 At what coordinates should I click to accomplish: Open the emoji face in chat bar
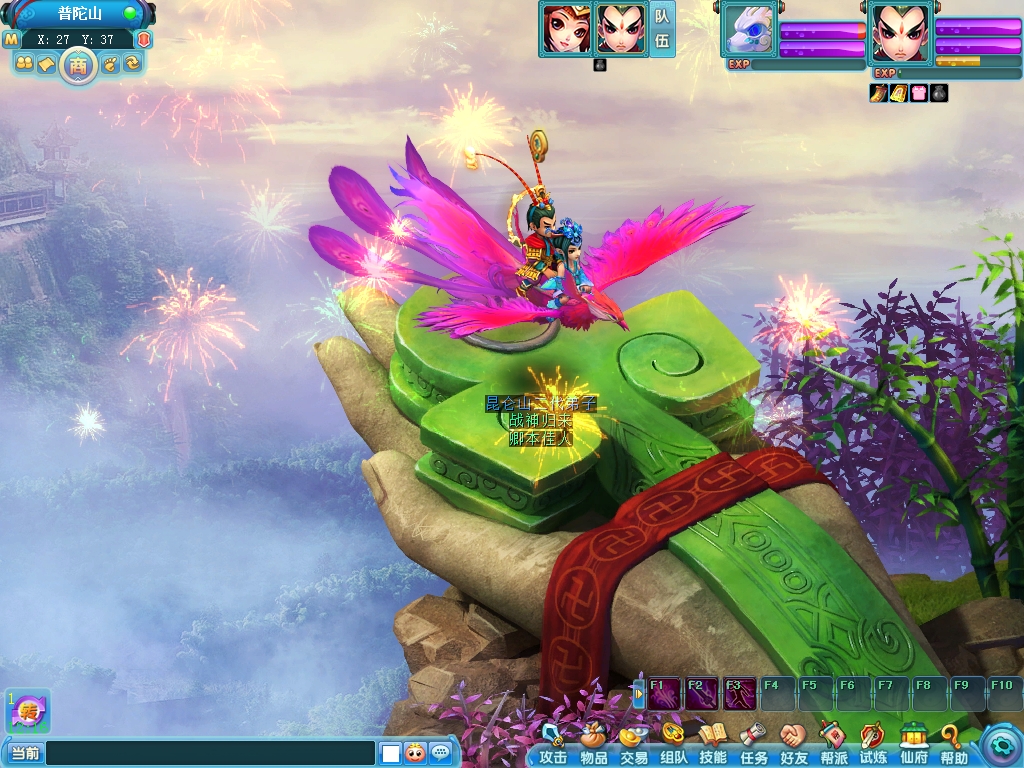(415, 753)
